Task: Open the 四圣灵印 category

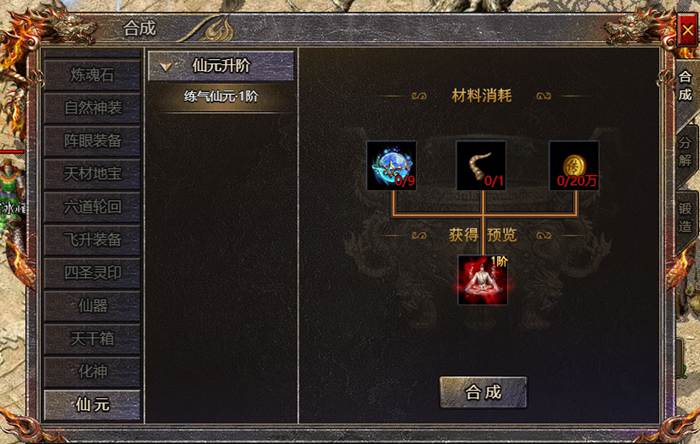Action: point(93,272)
